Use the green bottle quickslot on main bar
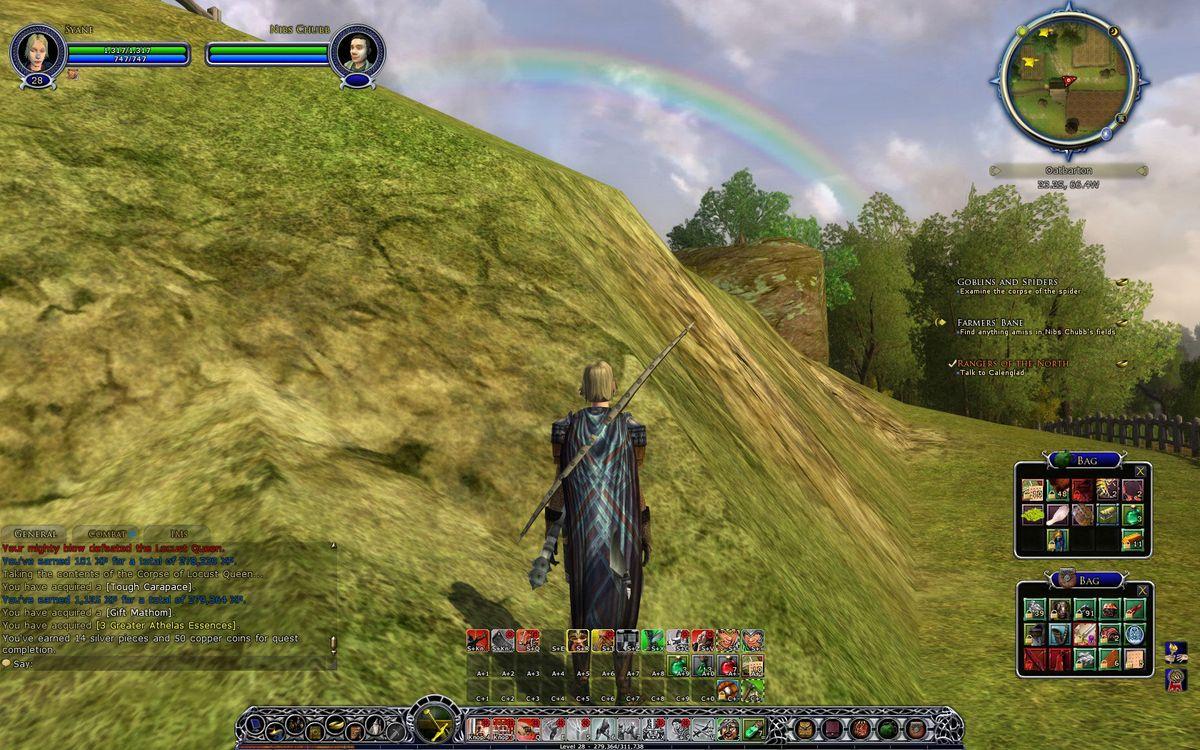Screen dimensions: 1200x750 (753, 729)
